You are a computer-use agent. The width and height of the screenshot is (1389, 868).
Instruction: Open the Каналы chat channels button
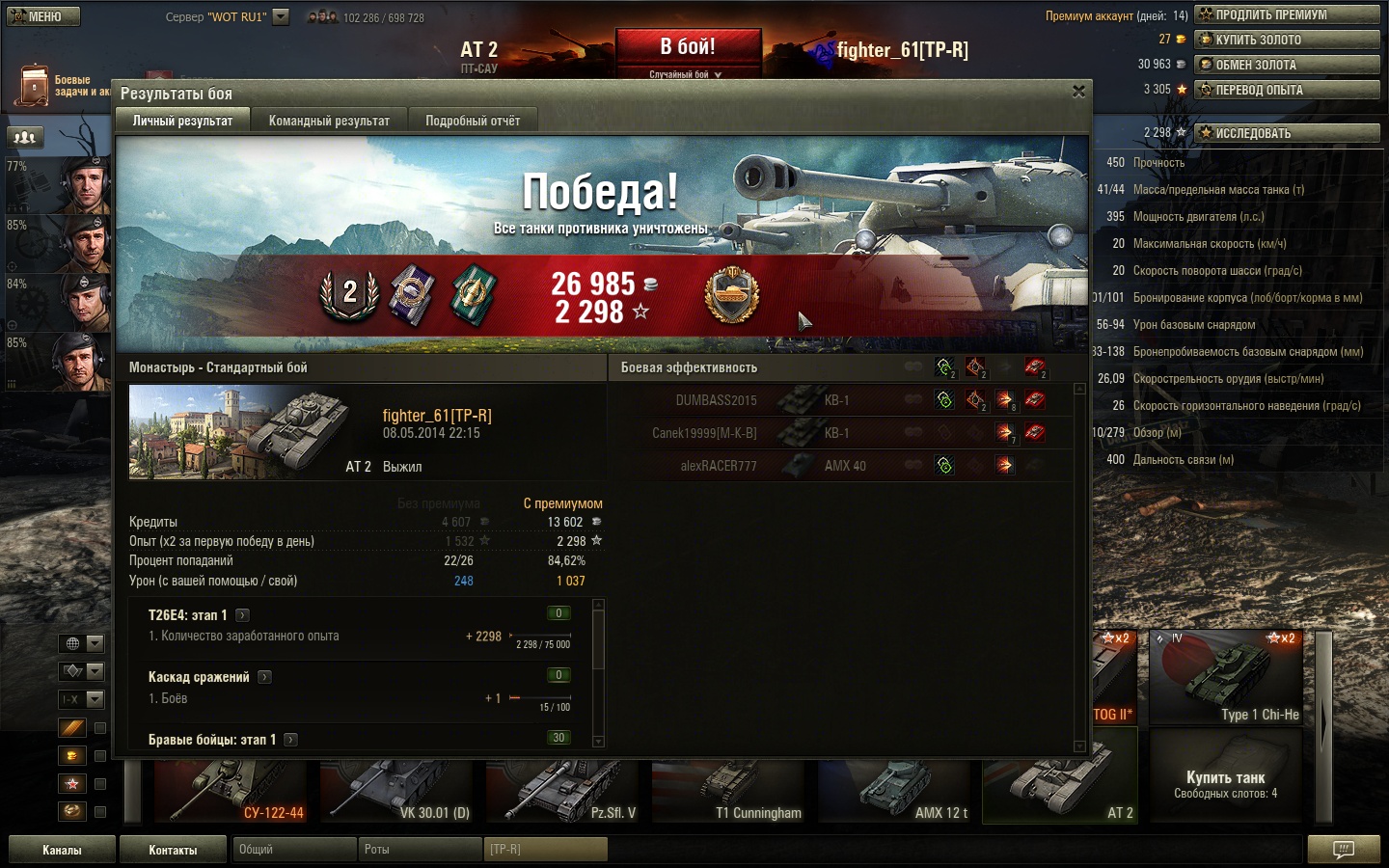tap(62, 850)
